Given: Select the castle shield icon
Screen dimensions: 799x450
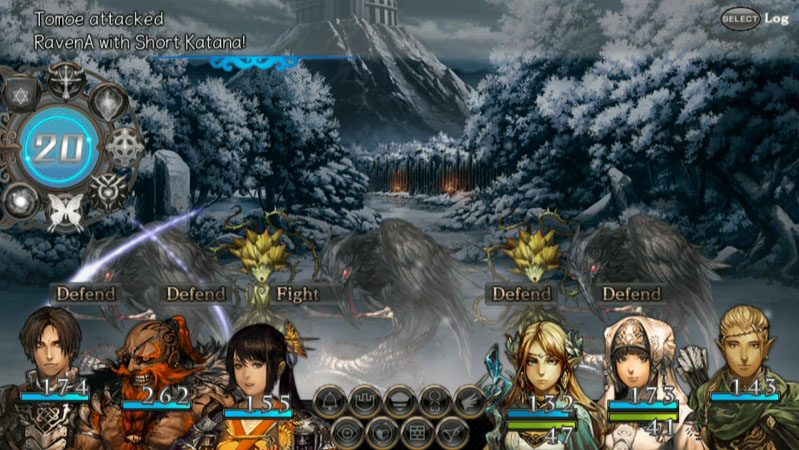Looking at the screenshot, I should [364, 402].
